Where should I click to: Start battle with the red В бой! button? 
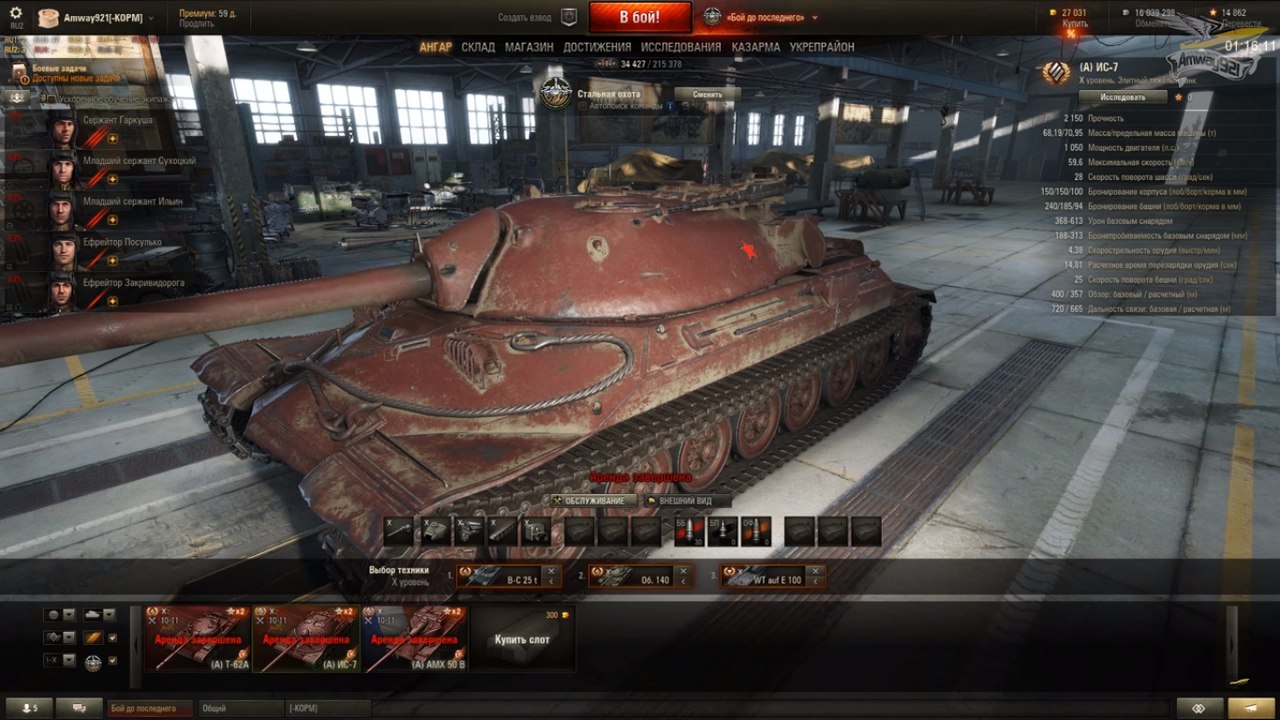[639, 17]
